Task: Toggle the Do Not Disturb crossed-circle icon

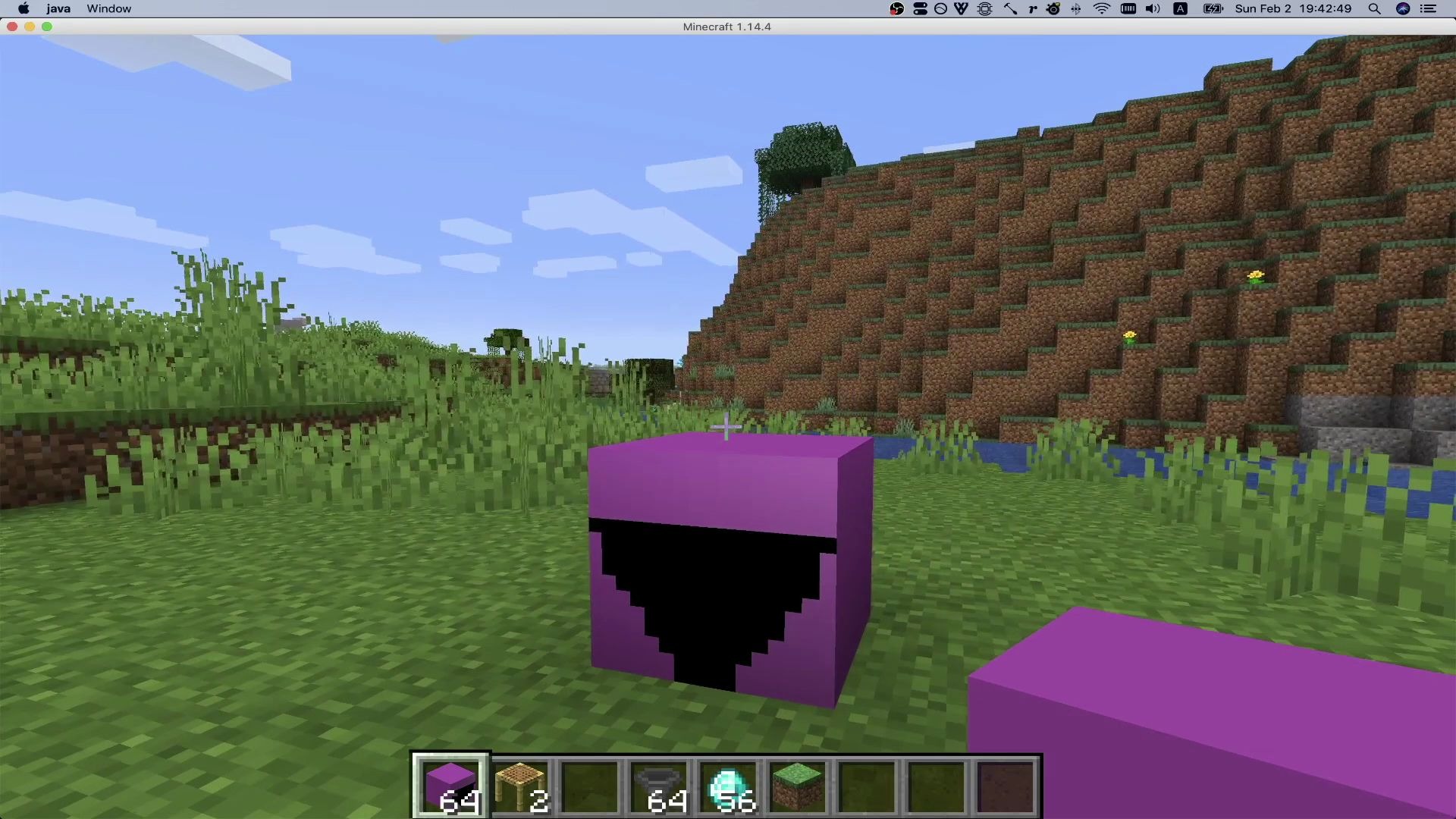Action: [940, 8]
